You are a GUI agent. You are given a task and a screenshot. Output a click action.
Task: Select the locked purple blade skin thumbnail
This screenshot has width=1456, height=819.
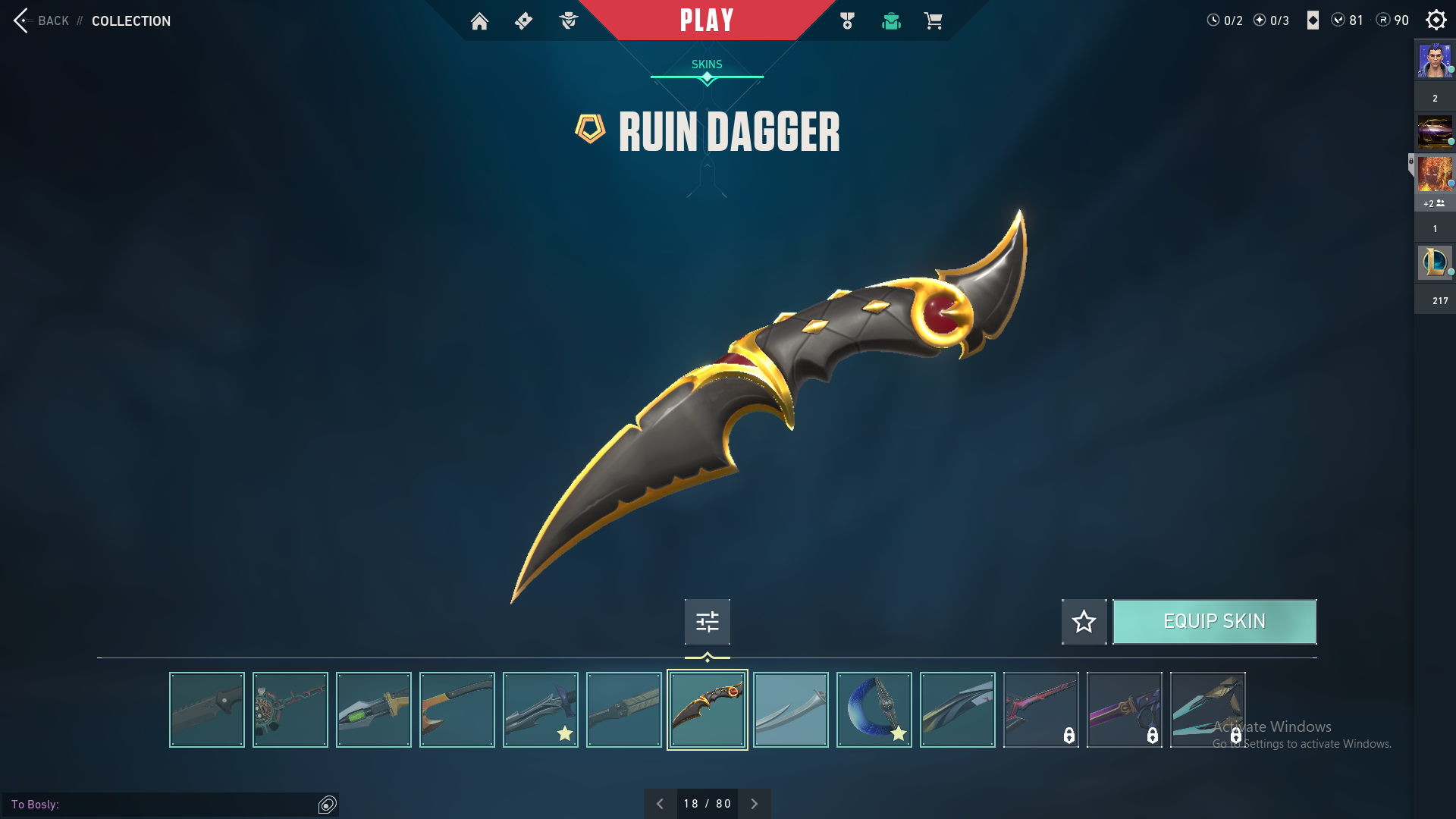coord(1124,710)
